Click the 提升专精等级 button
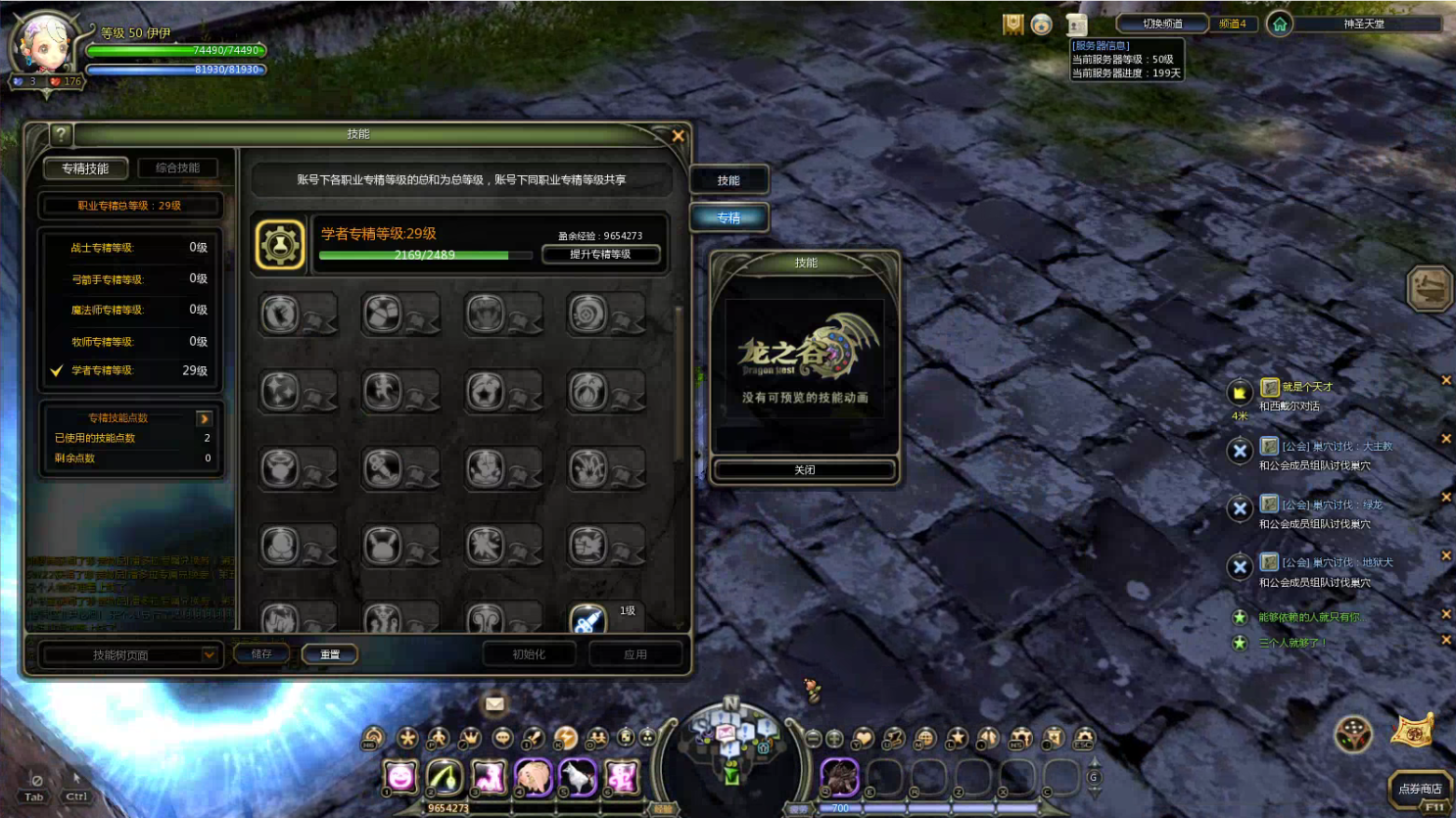This screenshot has height=818, width=1456. click(x=600, y=255)
